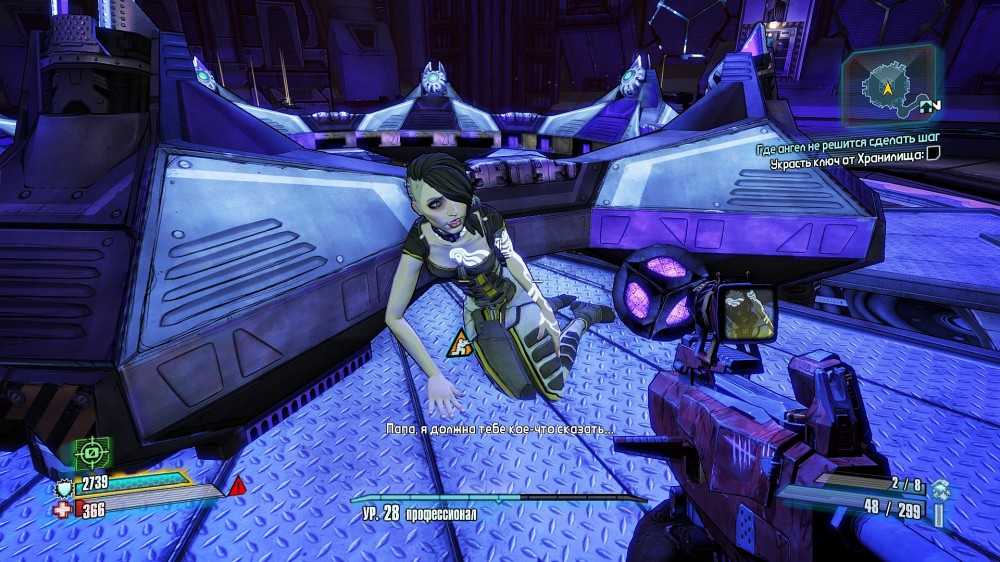Click the grenade icon beside the ammo counter
Image resolution: width=1000 pixels, height=562 pixels.
click(938, 489)
